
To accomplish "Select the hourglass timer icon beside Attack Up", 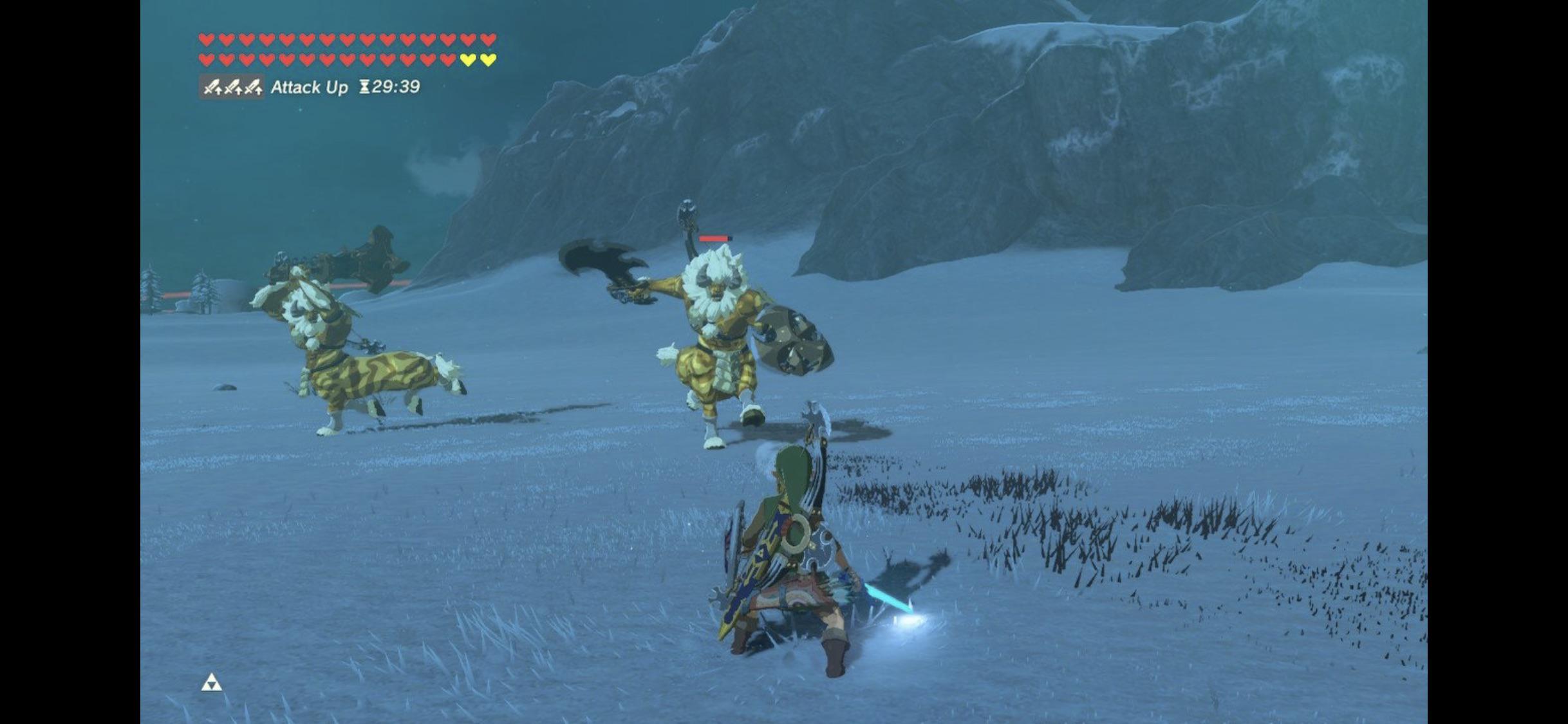I will (x=364, y=86).
